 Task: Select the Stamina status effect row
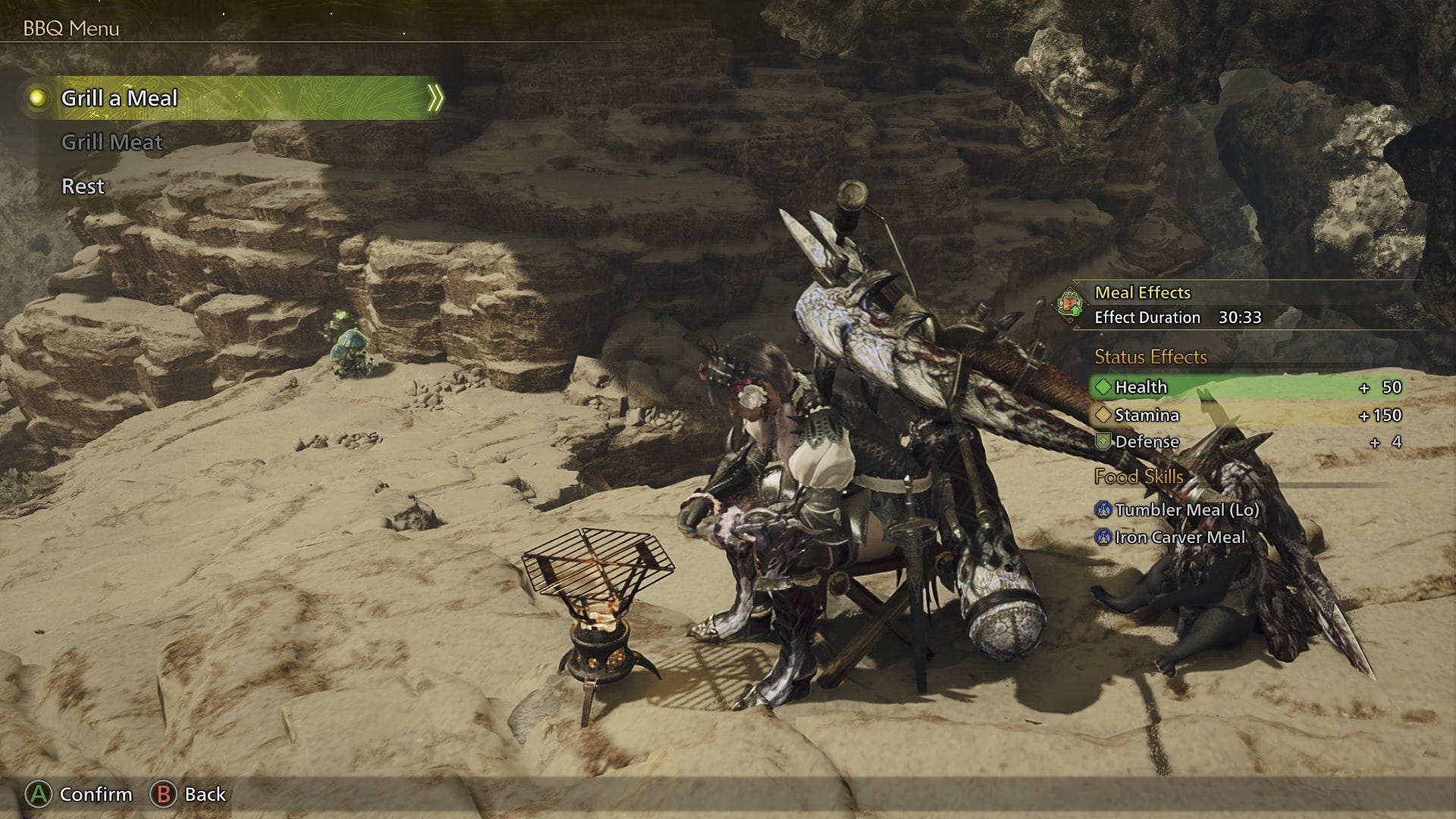click(1247, 415)
